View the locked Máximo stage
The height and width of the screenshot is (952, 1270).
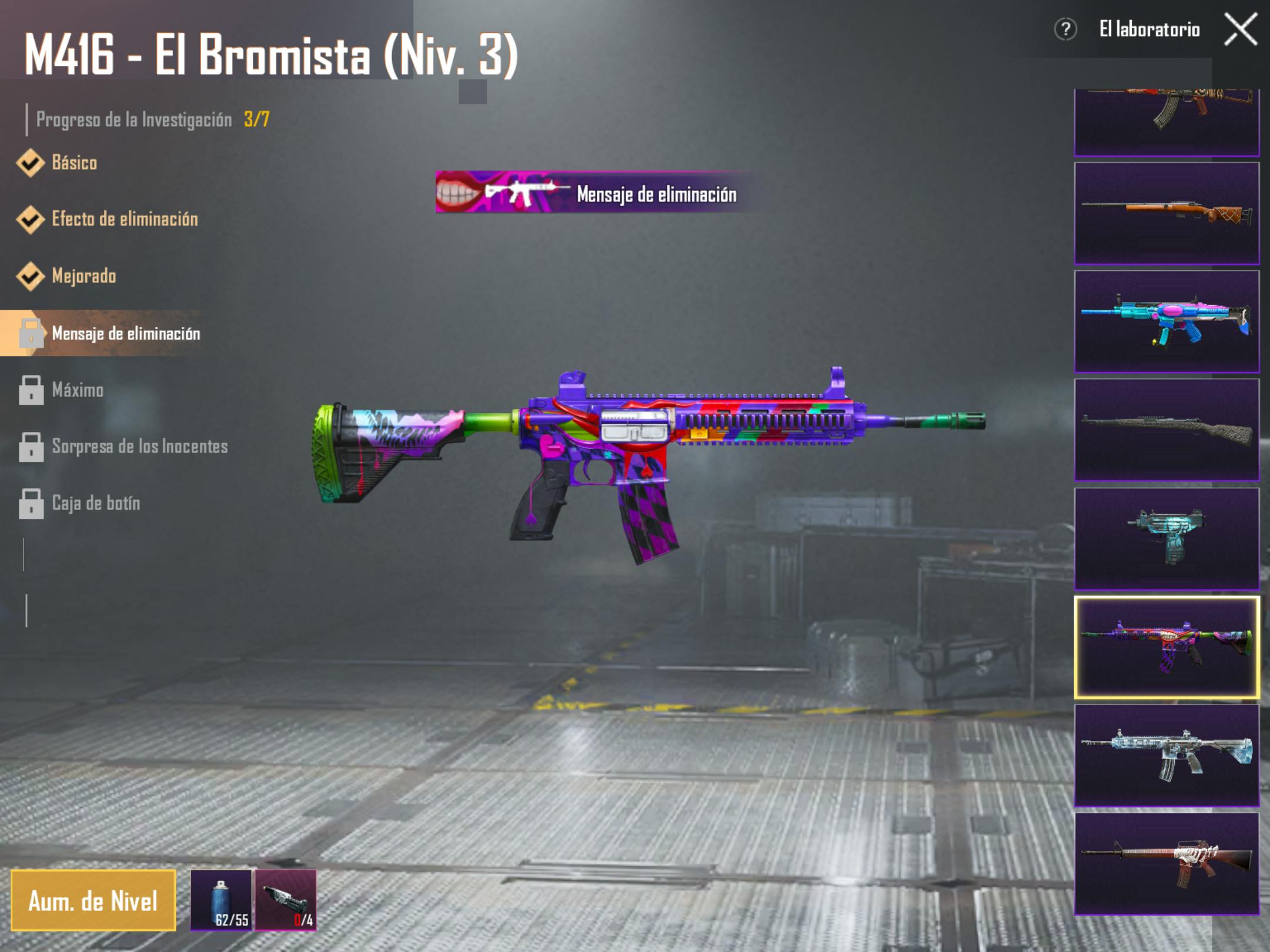click(77, 390)
